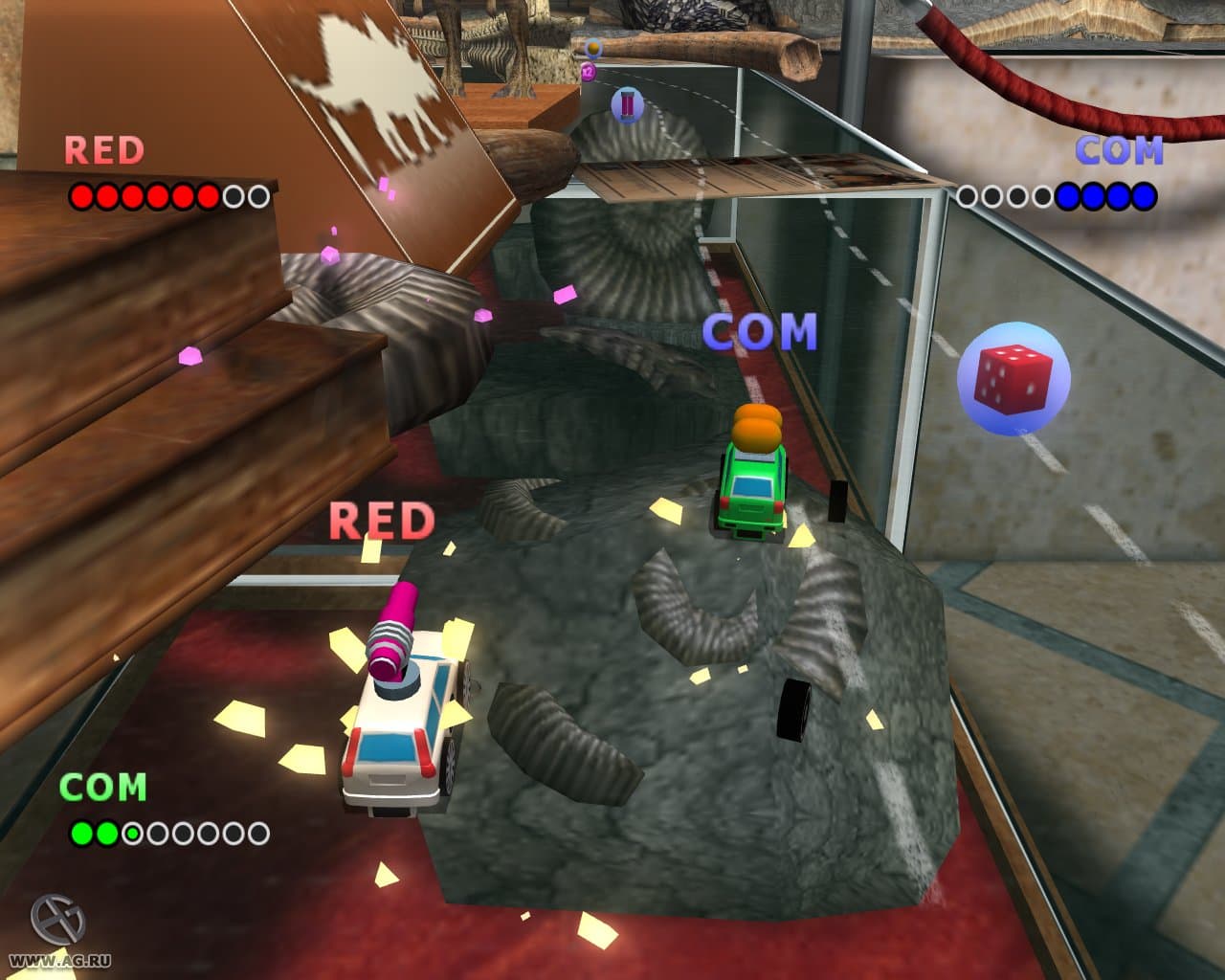This screenshot has width=1225, height=980.
Task: Grab the pink pause-style pickup bubble
Action: (627, 105)
